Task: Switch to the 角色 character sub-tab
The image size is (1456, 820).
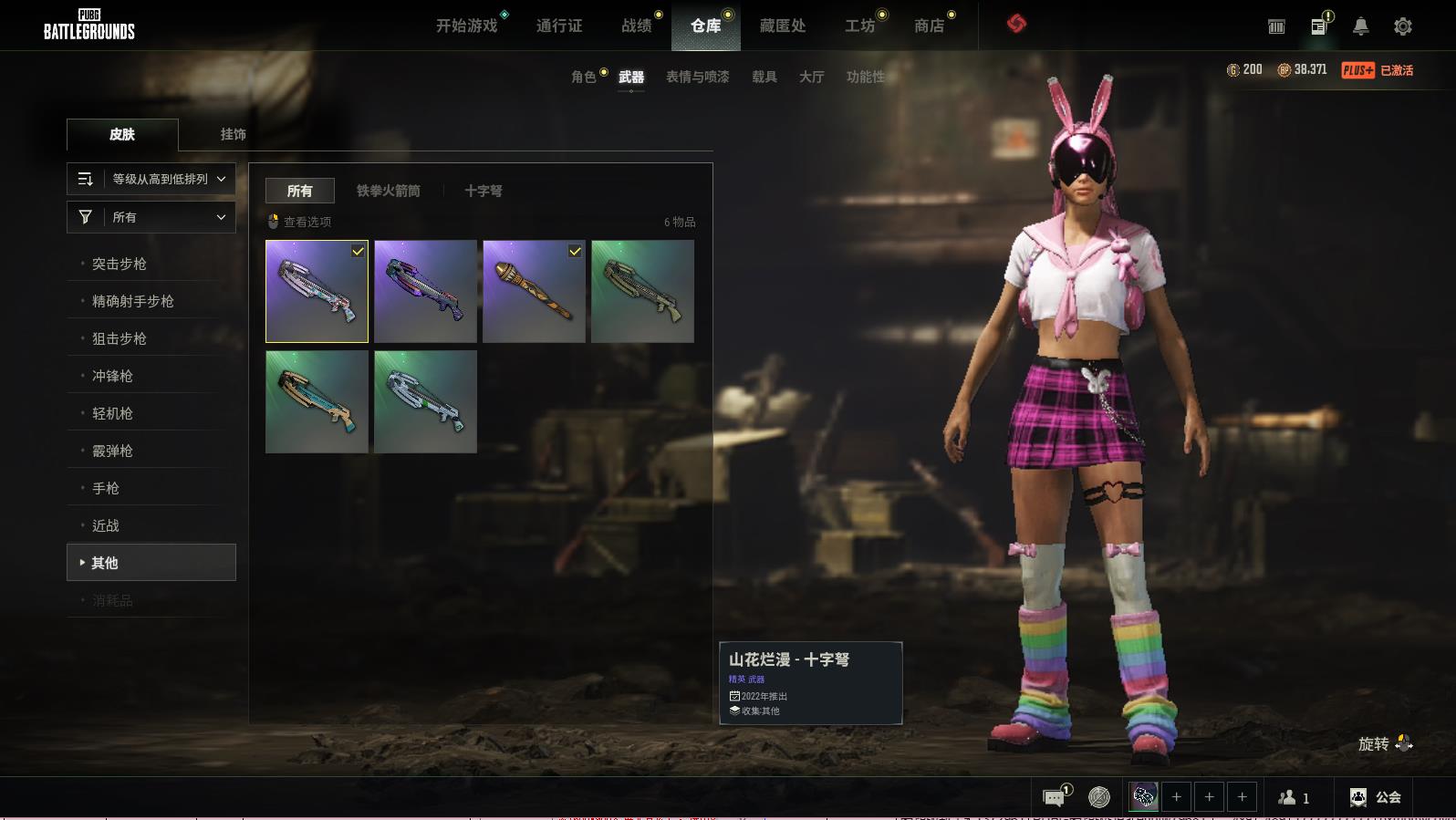Action: [x=584, y=77]
